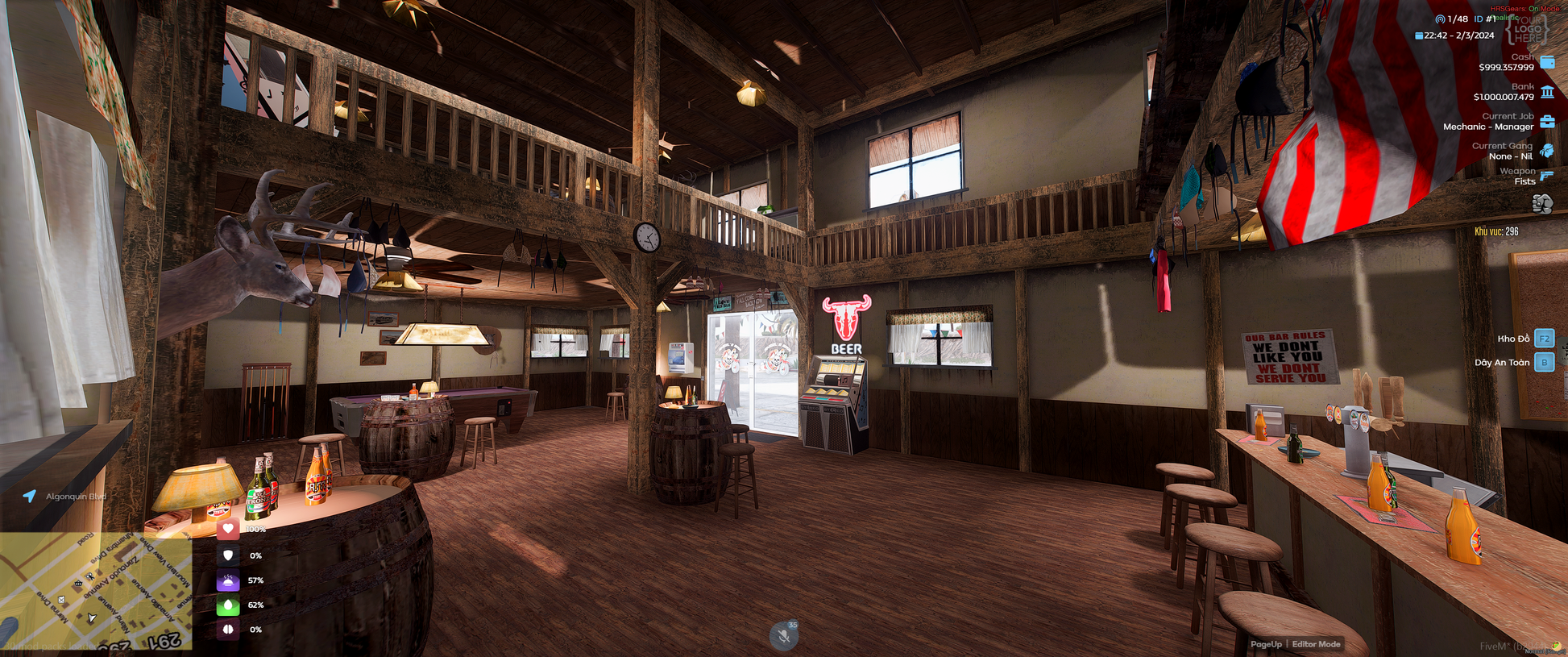Click the blue compass arrow beside Algonquin Blvd
The height and width of the screenshot is (657, 1568).
30,496
